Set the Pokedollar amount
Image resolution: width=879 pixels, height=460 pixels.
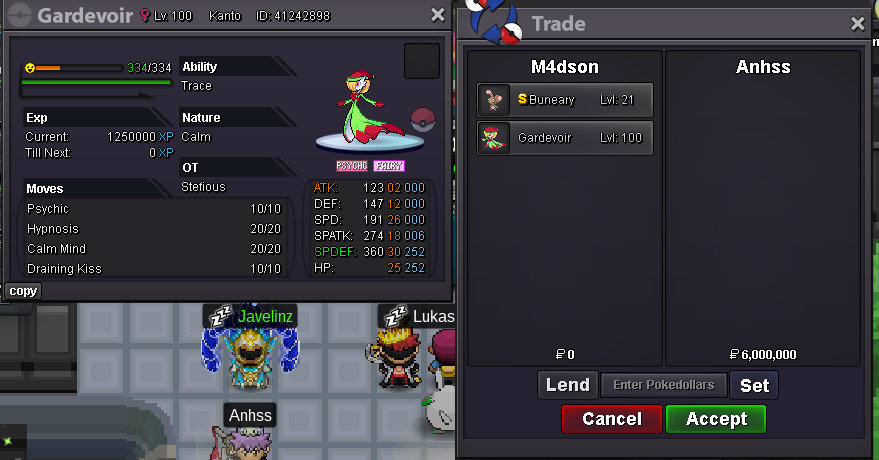(x=754, y=385)
